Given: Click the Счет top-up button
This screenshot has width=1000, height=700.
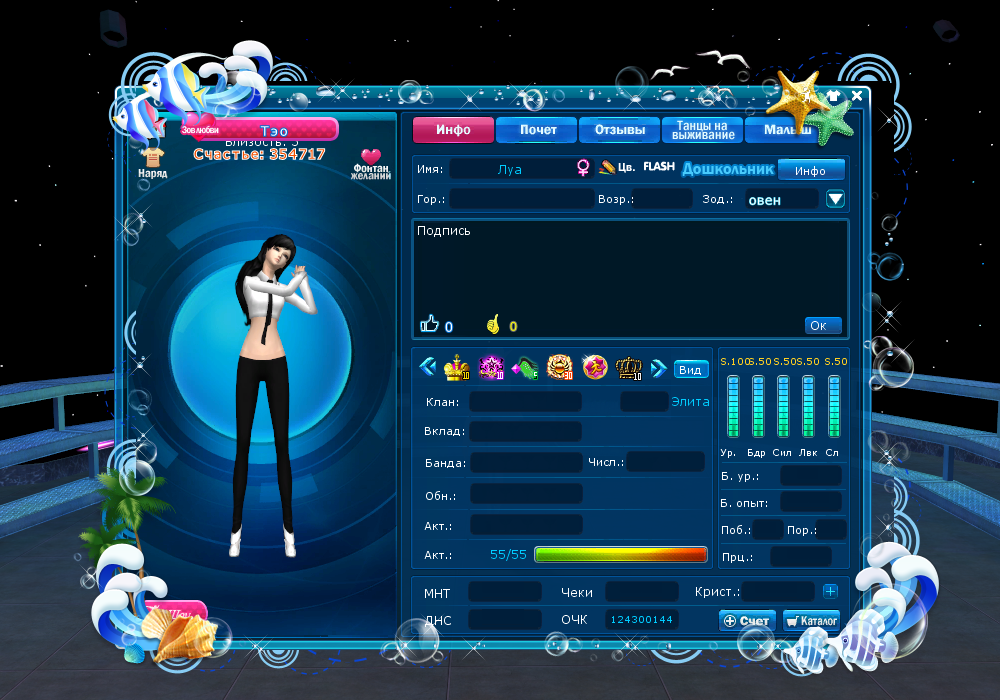Looking at the screenshot, I should click(x=747, y=621).
